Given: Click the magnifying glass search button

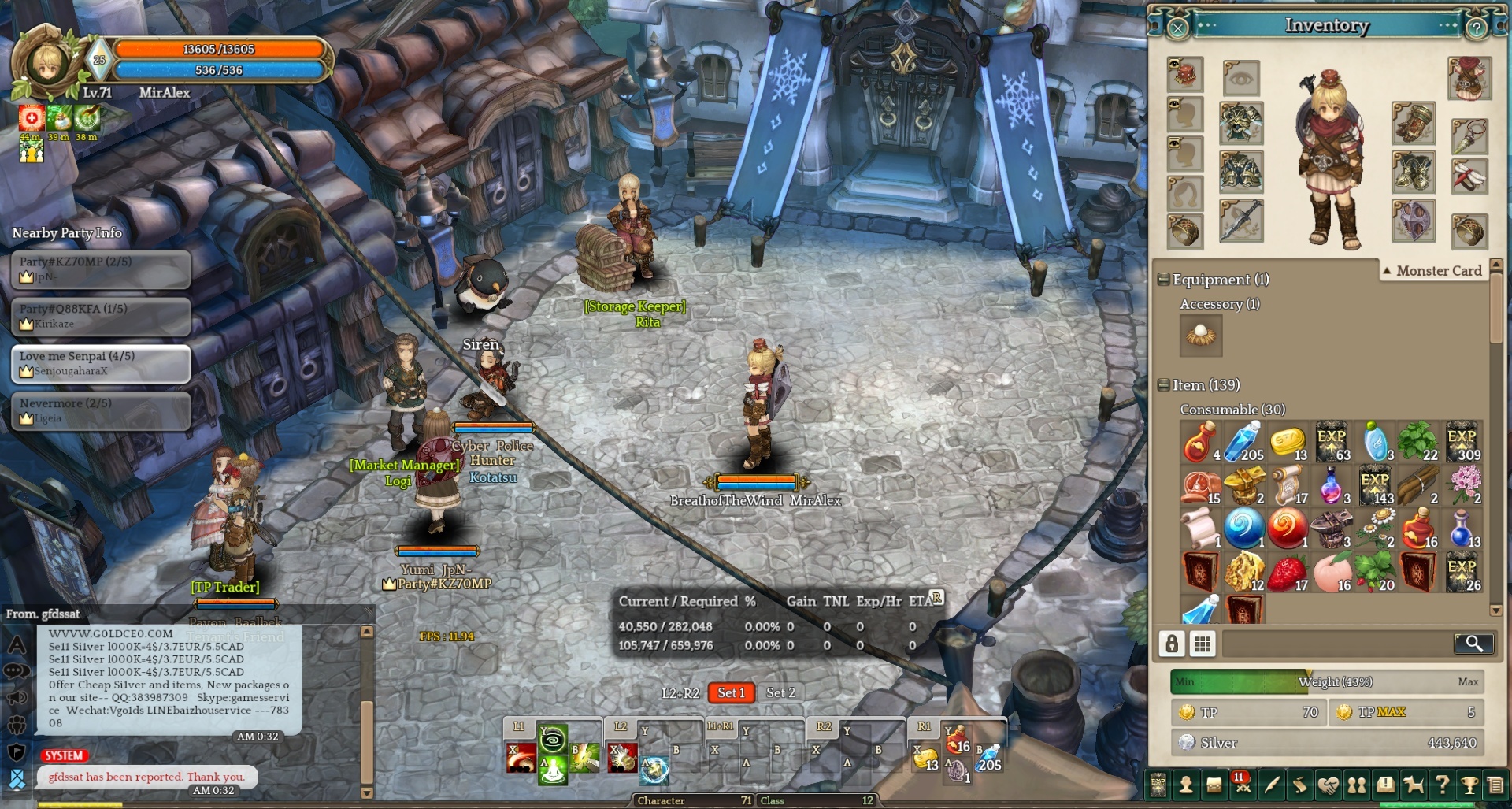Looking at the screenshot, I should (1473, 644).
